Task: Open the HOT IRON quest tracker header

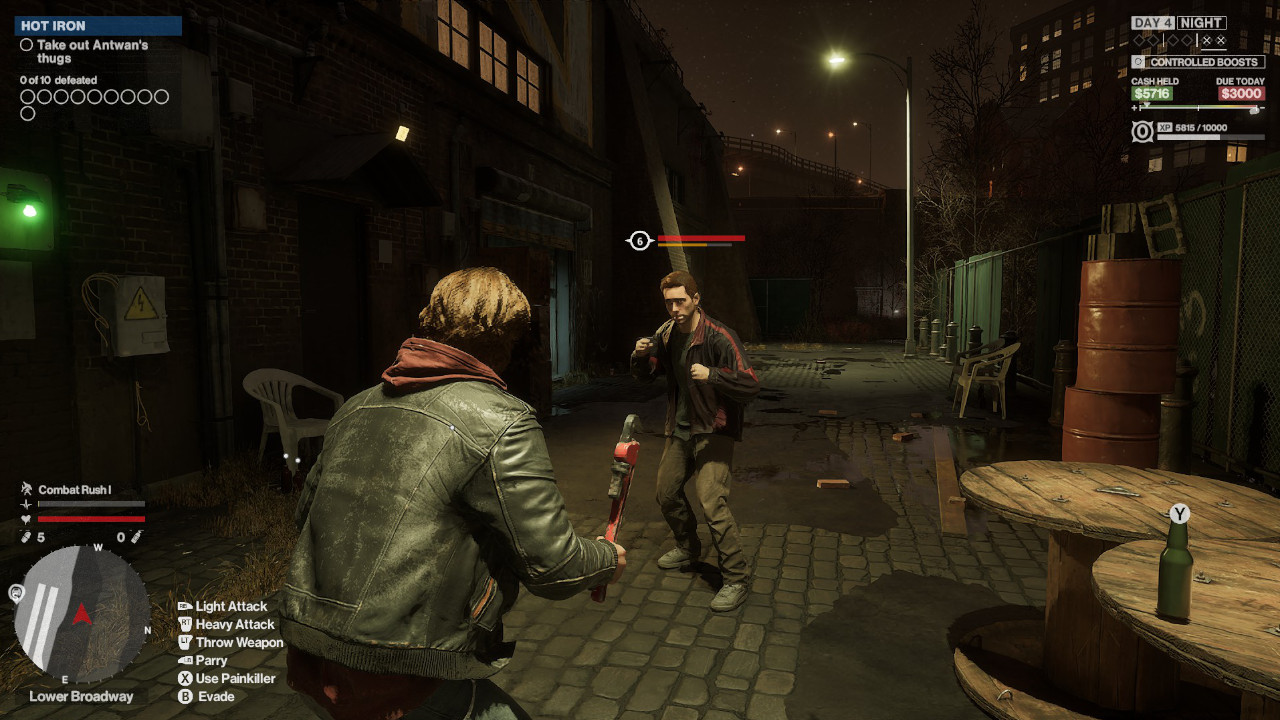Action: [98, 26]
